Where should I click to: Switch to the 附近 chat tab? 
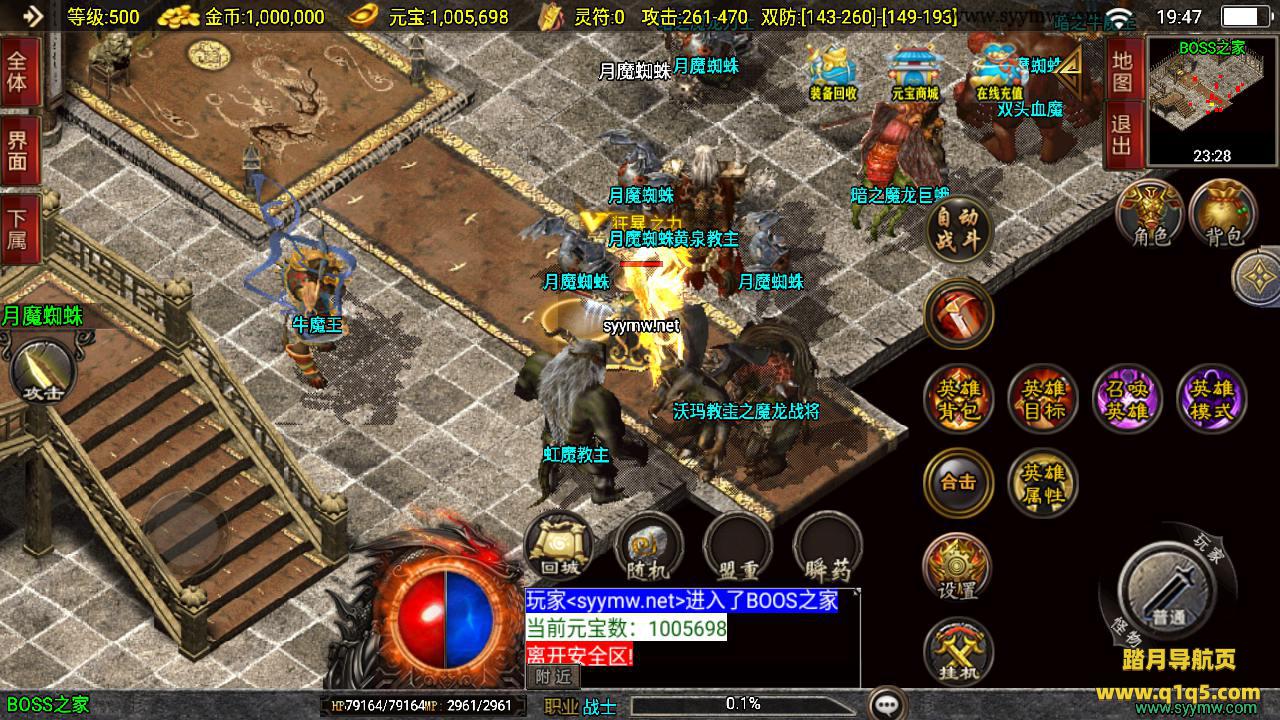[x=552, y=676]
